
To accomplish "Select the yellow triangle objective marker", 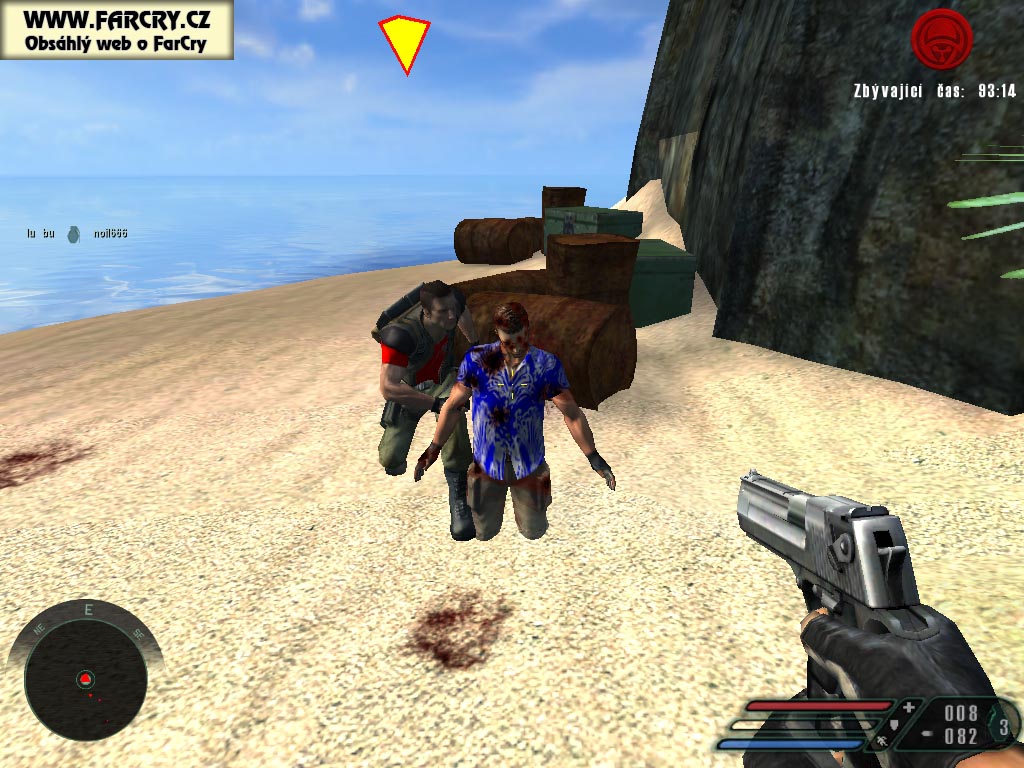I will point(404,42).
